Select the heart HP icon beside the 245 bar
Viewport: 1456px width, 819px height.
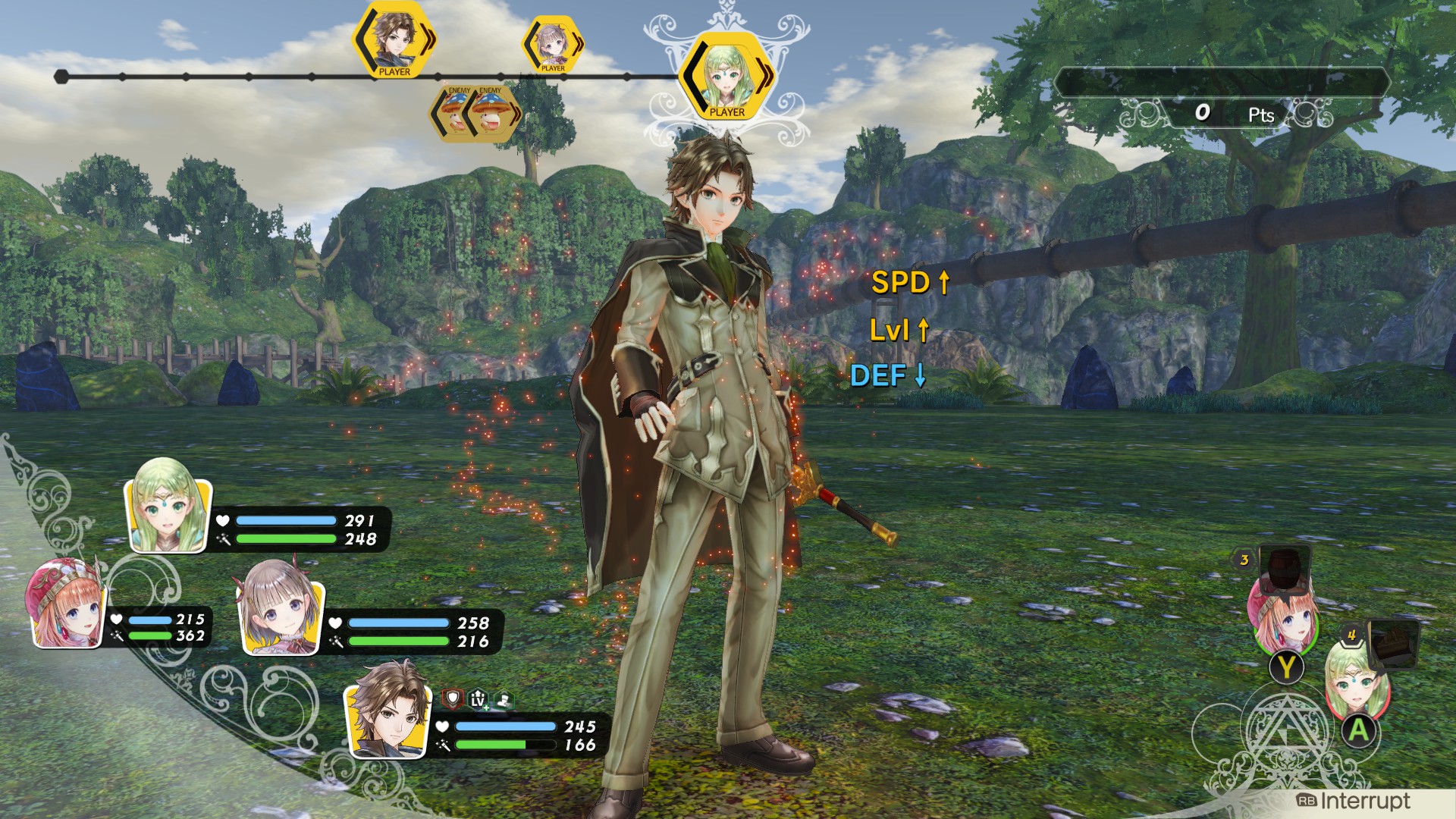pos(444,726)
